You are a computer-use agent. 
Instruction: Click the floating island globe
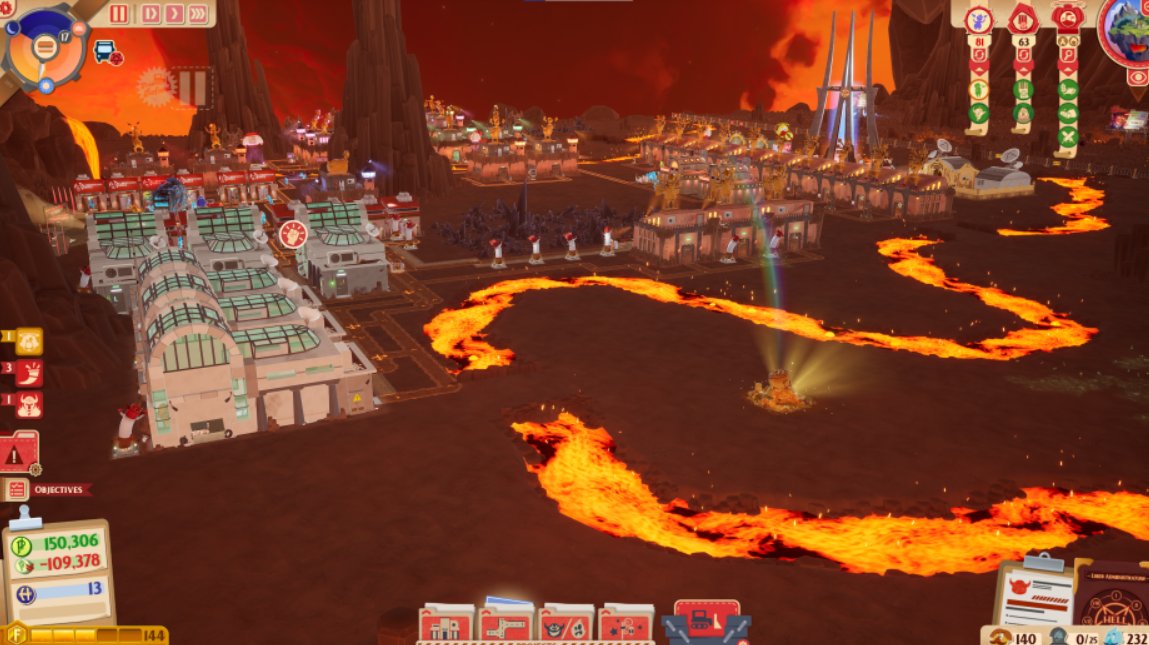click(1130, 28)
